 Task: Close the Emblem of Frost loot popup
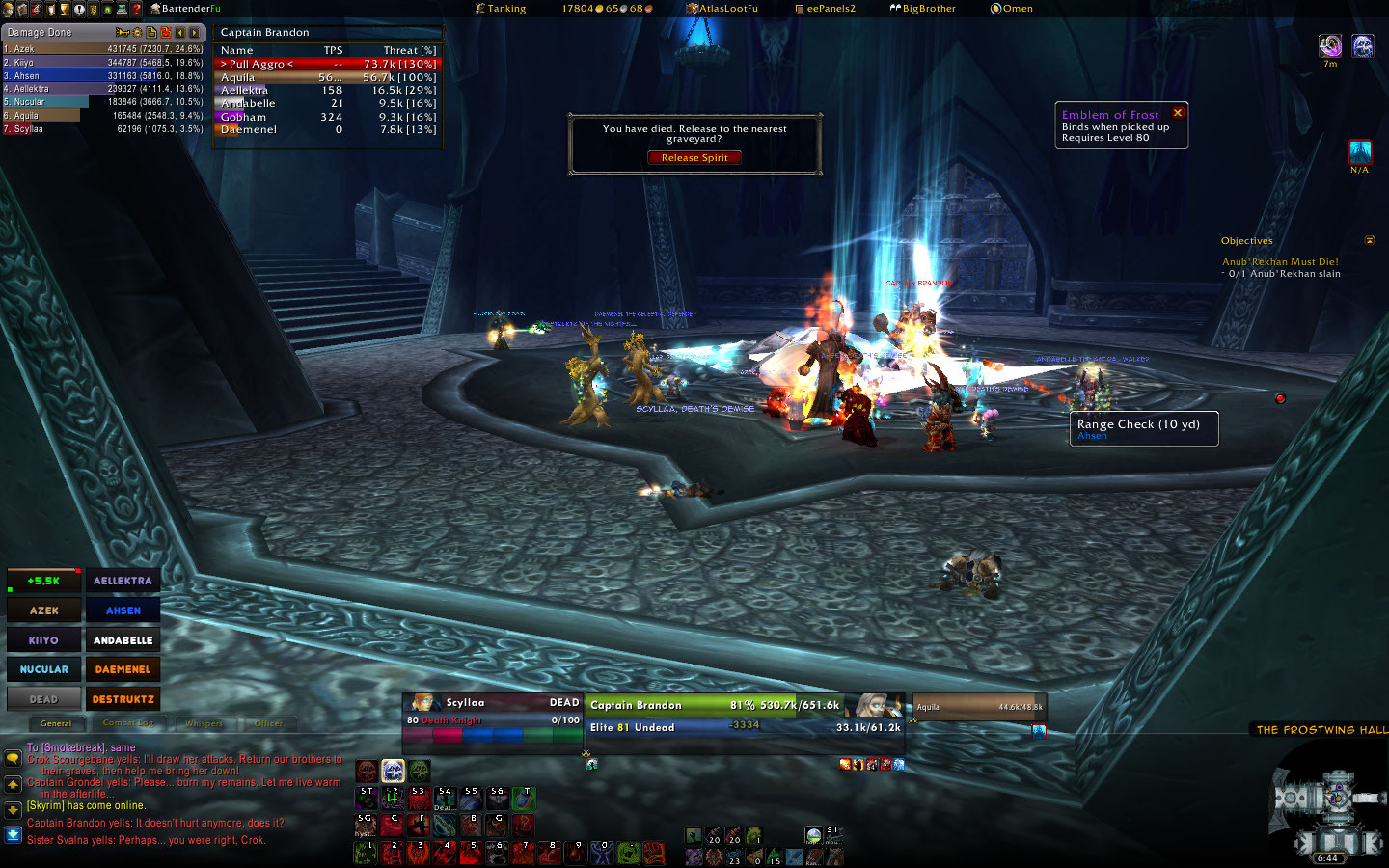[1178, 113]
